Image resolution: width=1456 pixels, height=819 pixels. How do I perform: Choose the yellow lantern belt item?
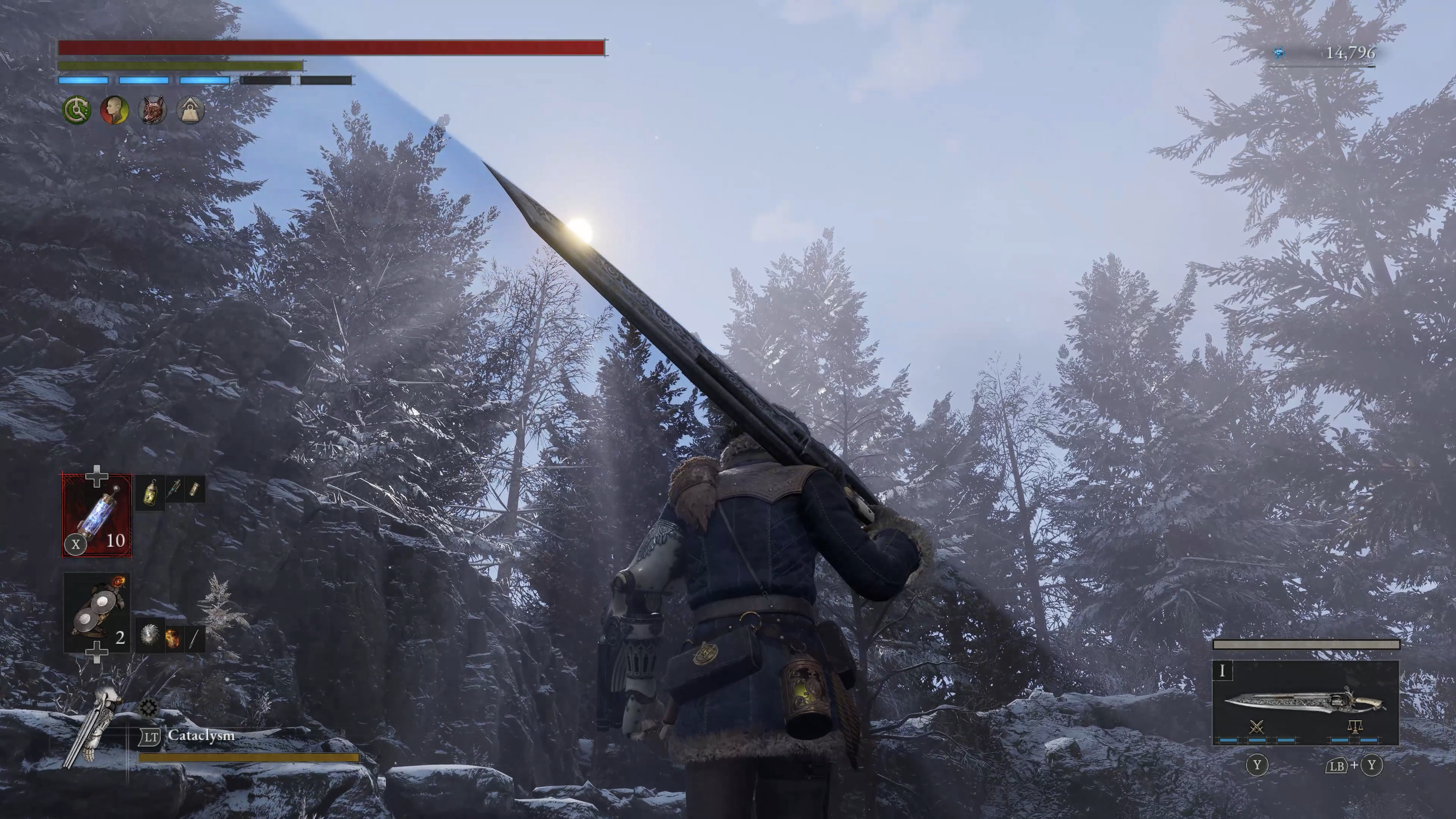point(151,491)
